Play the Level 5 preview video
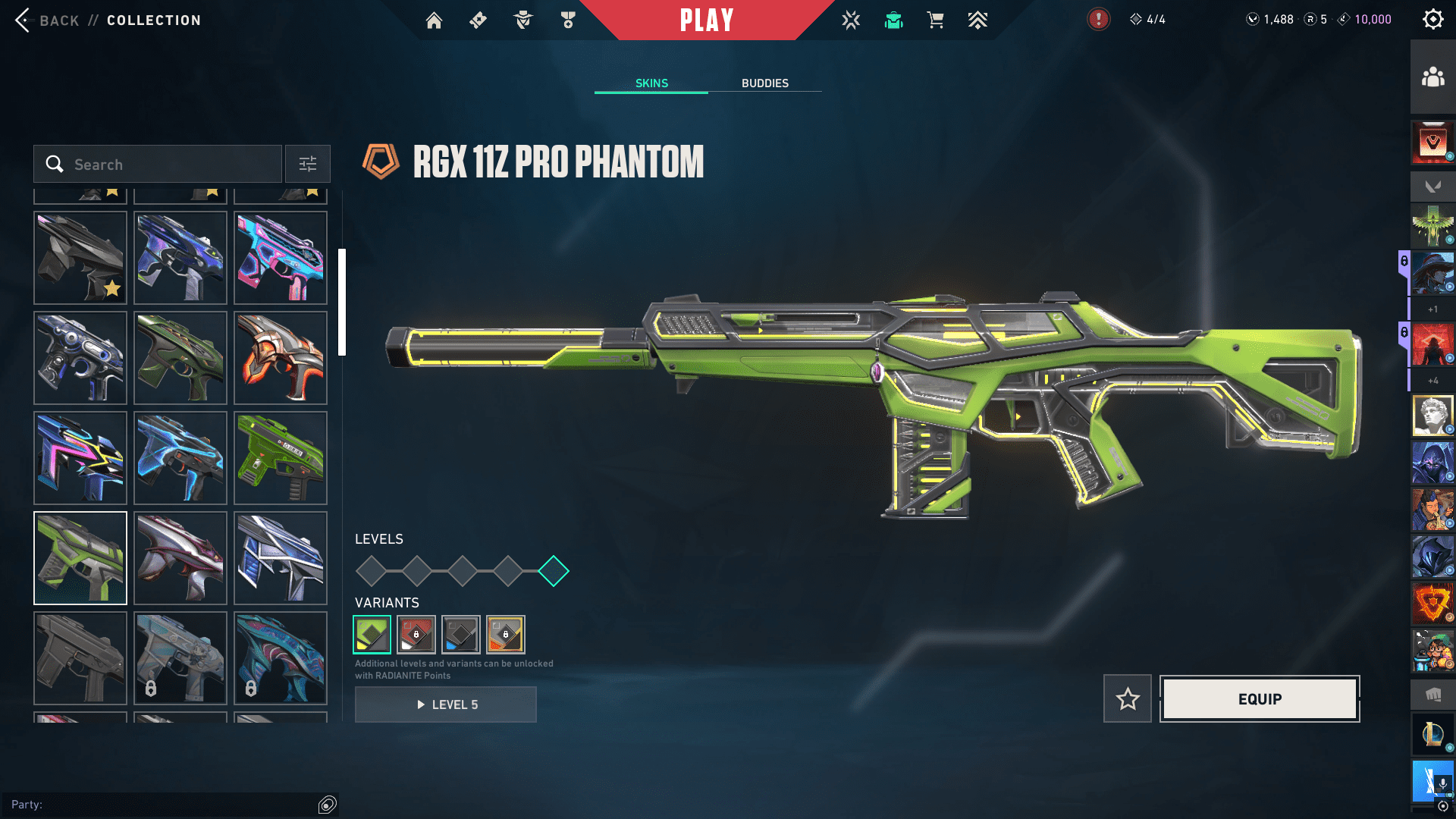The height and width of the screenshot is (819, 1456). [x=446, y=704]
